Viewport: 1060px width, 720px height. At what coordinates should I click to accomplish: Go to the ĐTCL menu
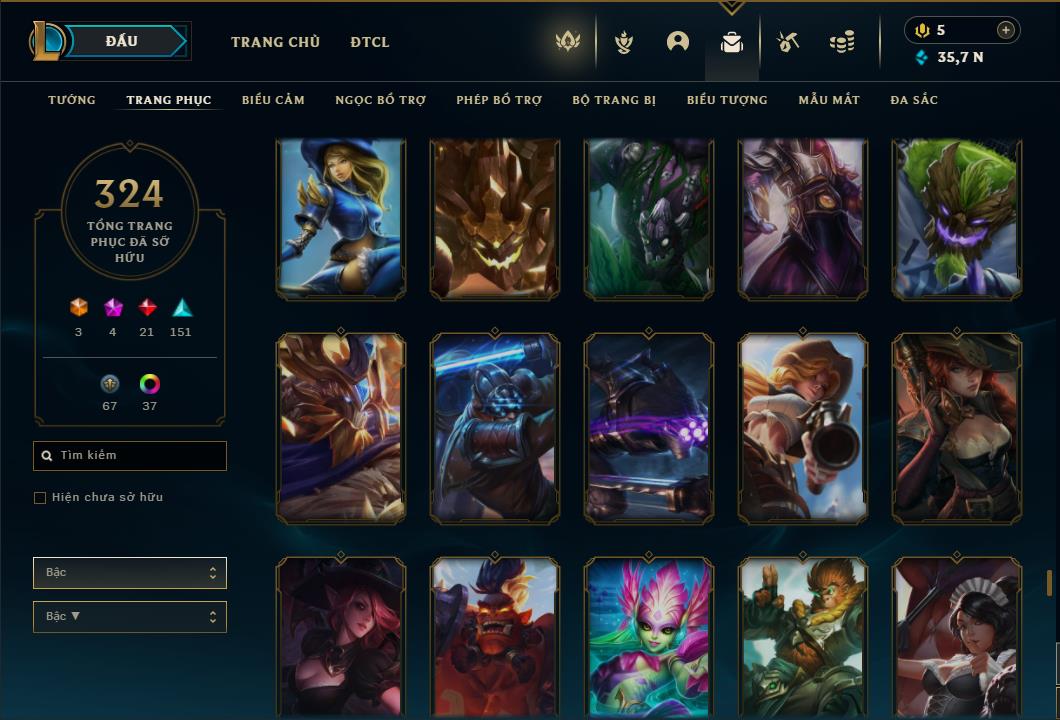click(x=370, y=42)
